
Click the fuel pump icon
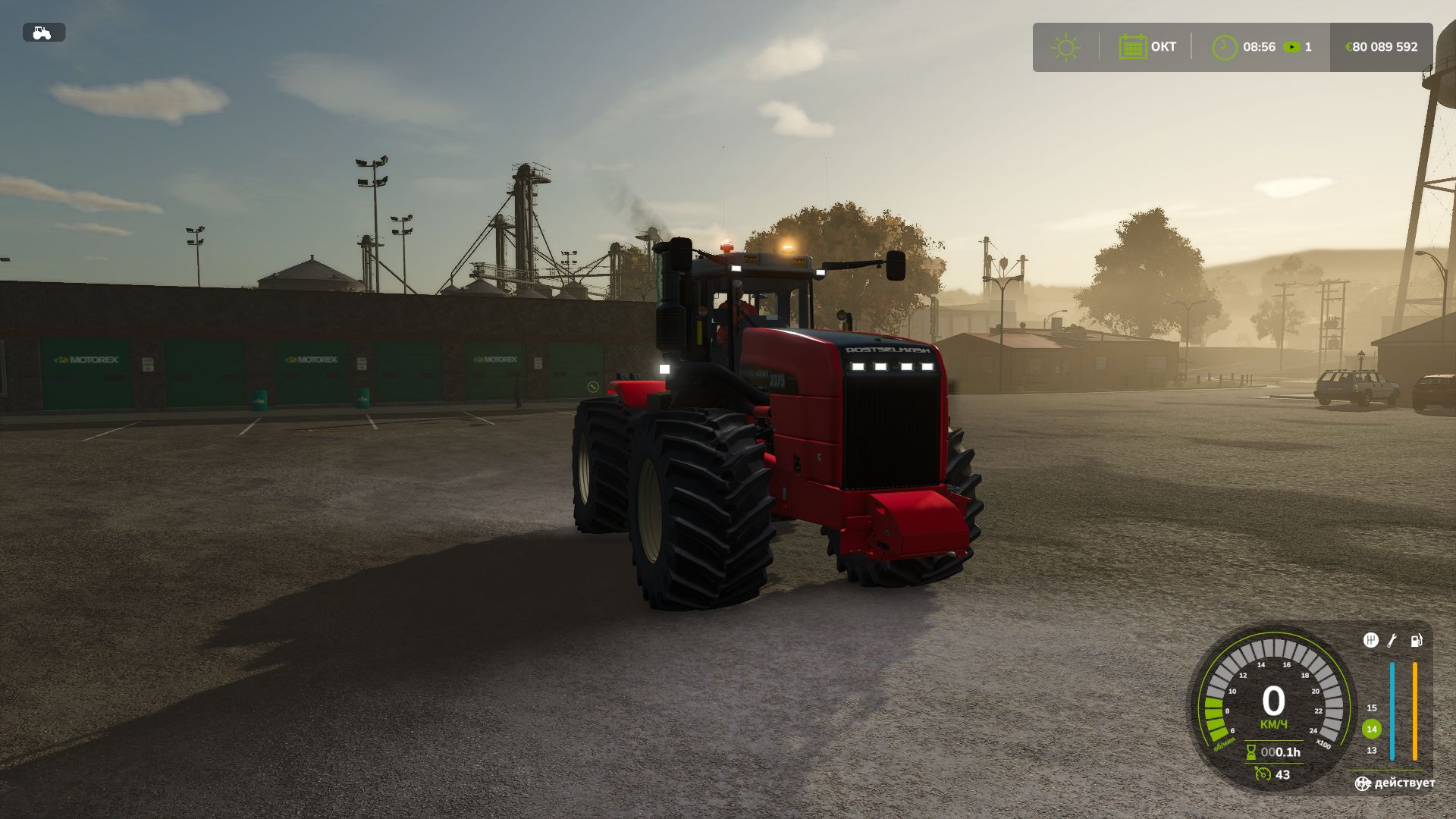1416,641
